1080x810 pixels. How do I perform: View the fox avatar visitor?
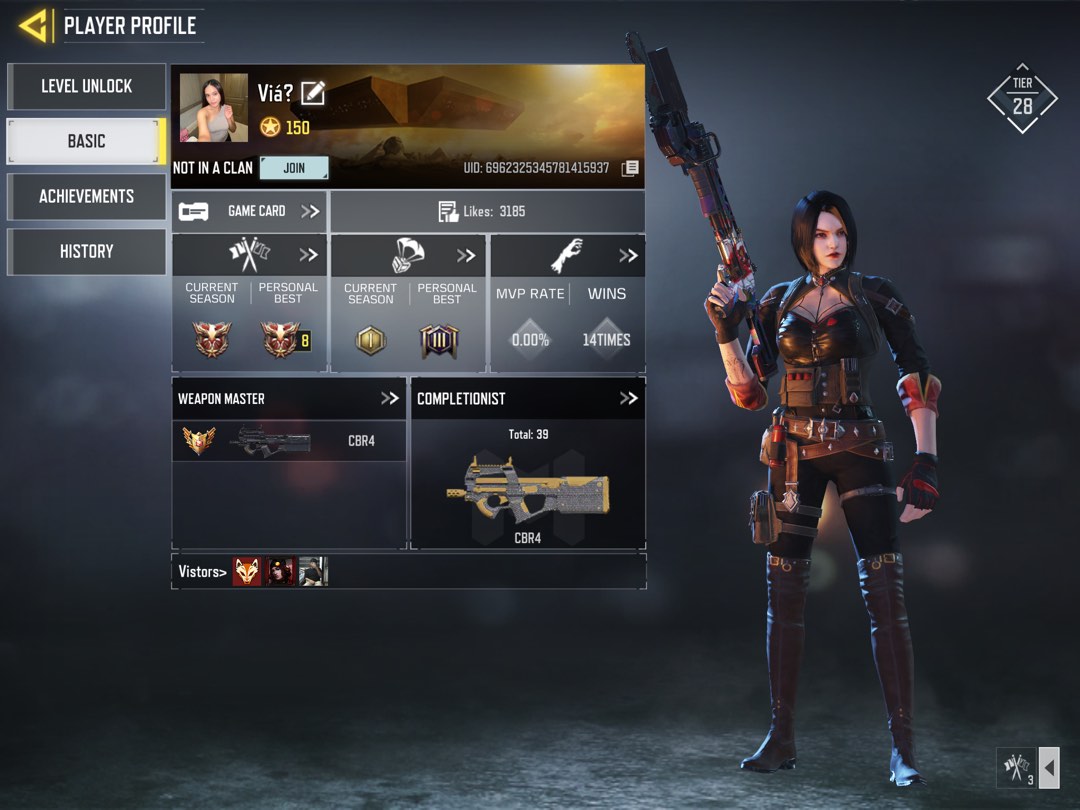click(247, 571)
